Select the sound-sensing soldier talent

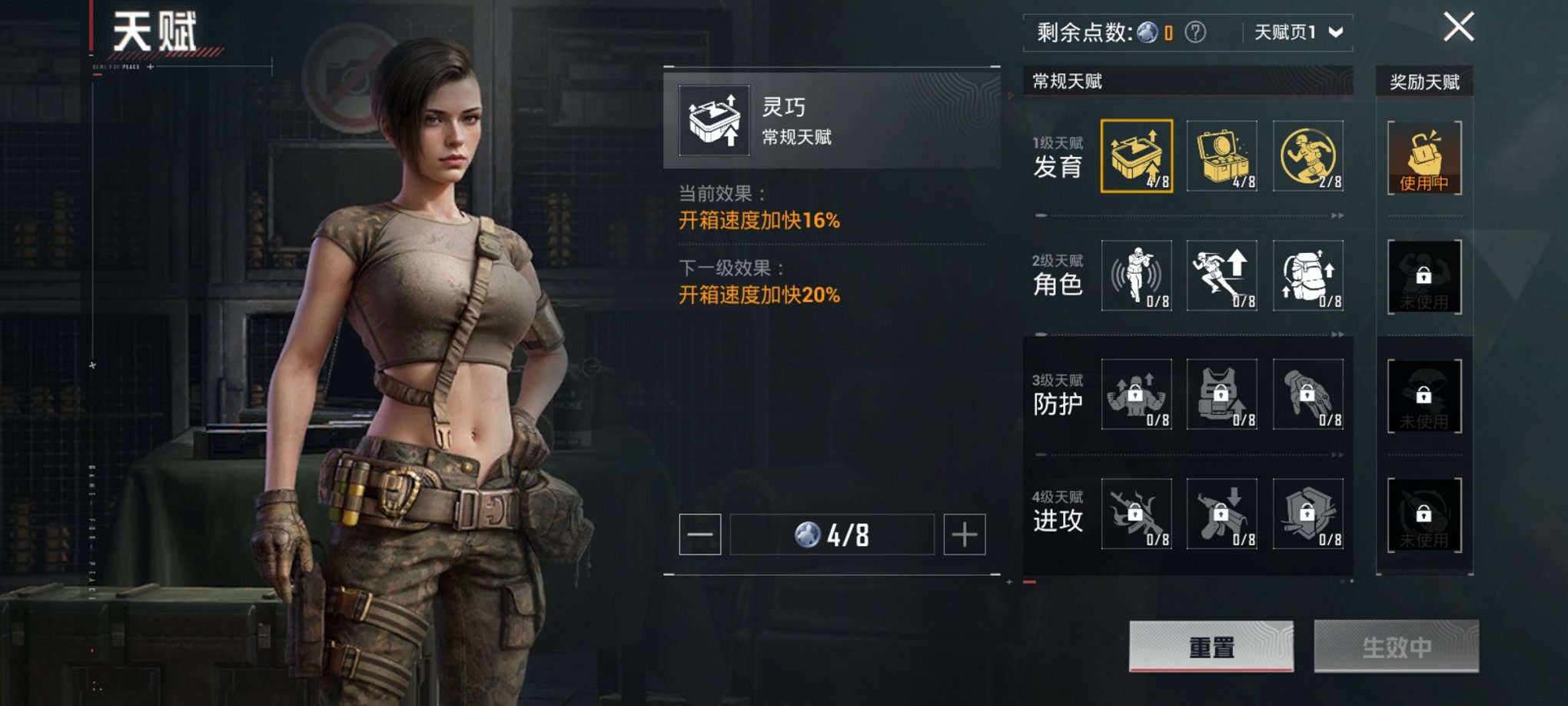(x=1136, y=275)
